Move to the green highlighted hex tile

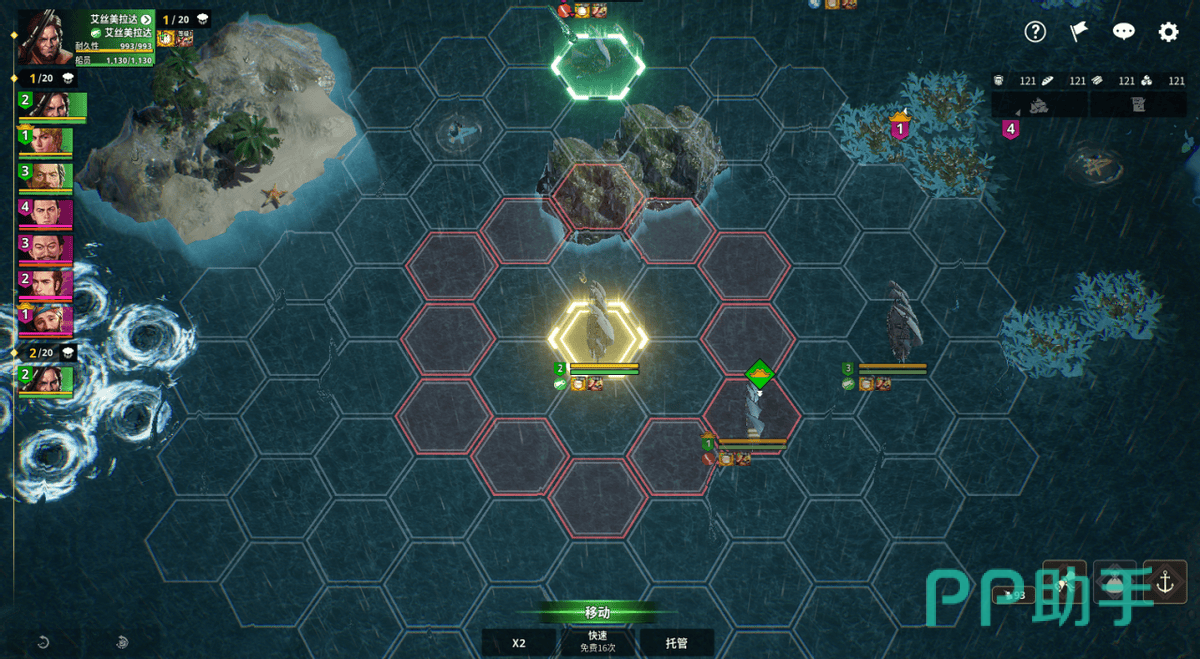point(599,66)
